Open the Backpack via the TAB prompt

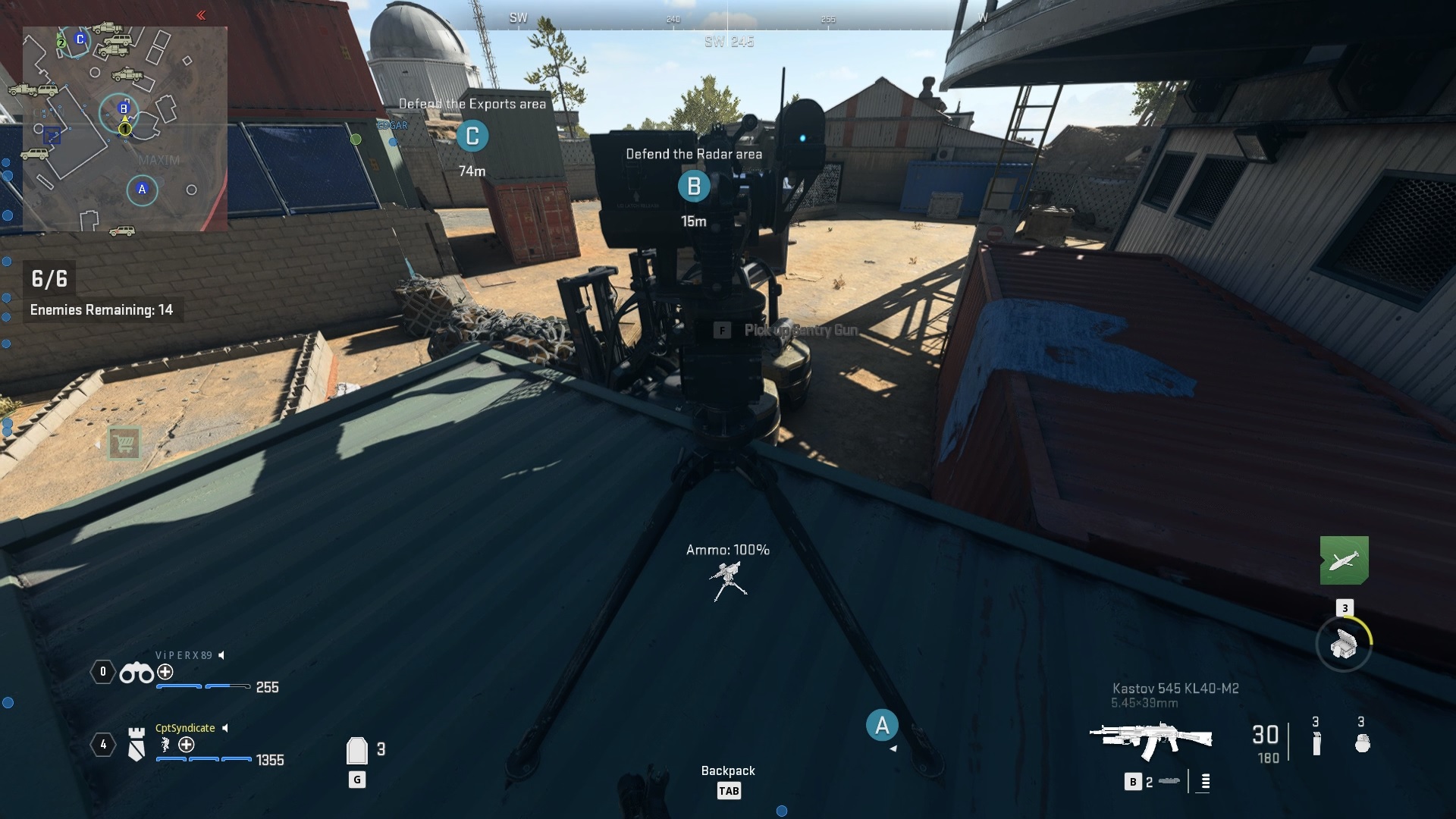pyautogui.click(x=728, y=791)
